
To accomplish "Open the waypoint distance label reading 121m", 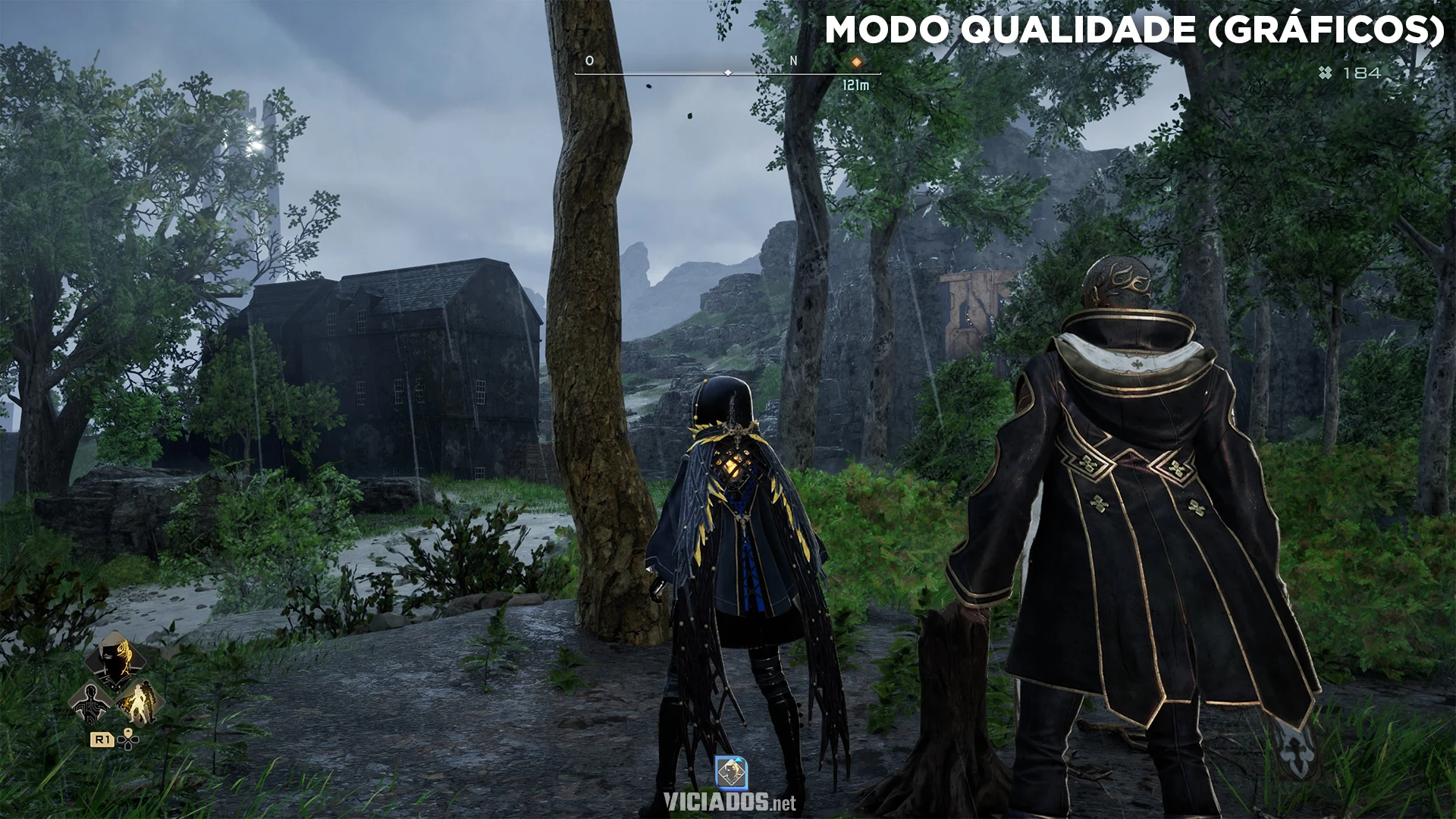I will point(855,86).
